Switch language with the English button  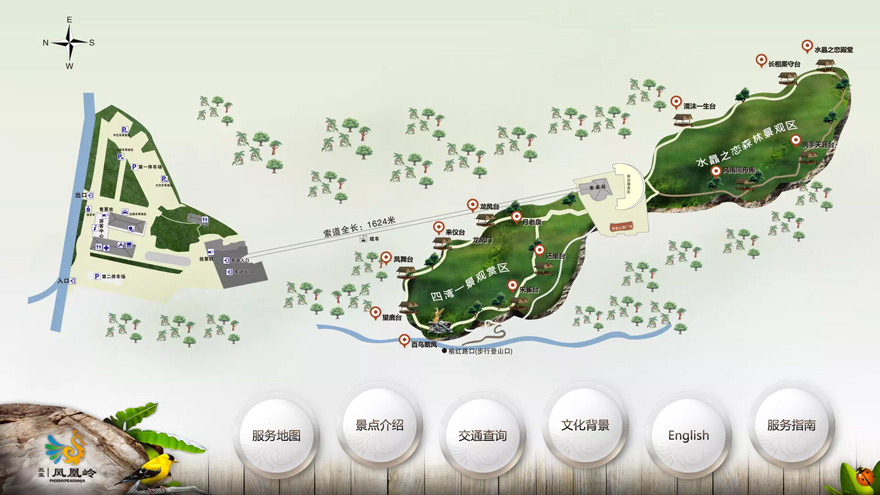pyautogui.click(x=688, y=436)
